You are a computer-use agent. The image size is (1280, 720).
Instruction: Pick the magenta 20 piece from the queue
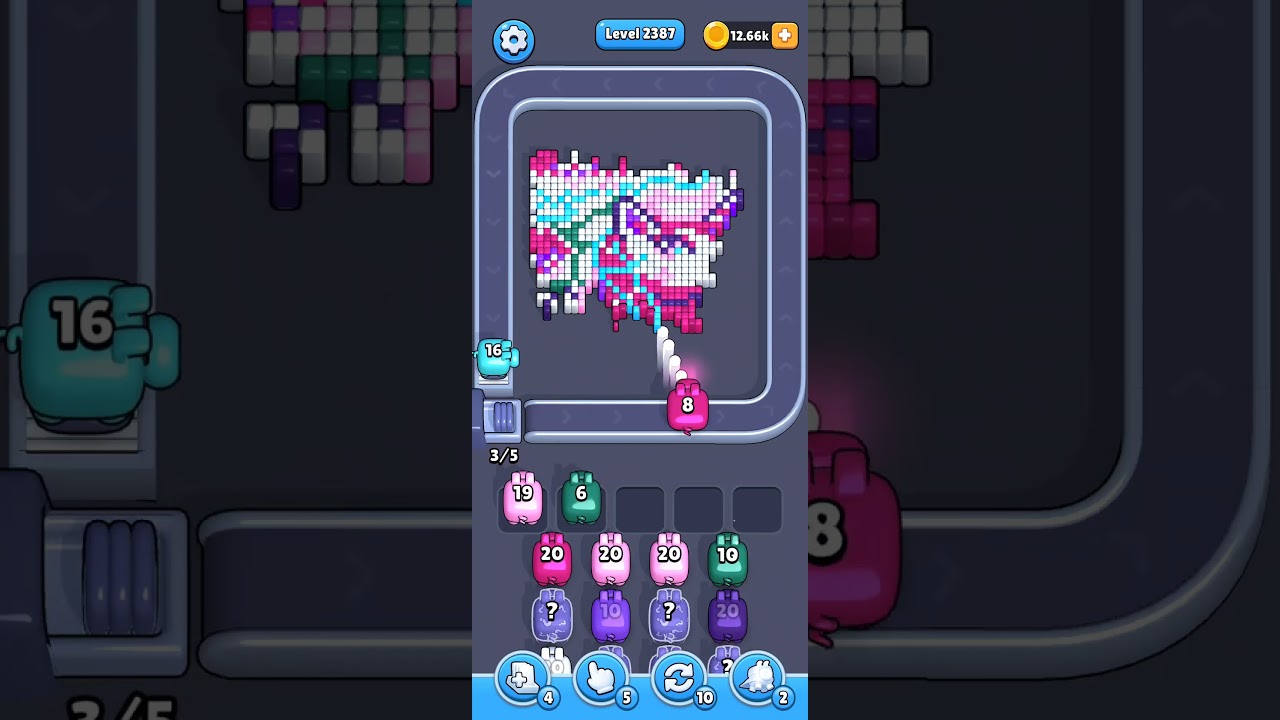tap(551, 557)
